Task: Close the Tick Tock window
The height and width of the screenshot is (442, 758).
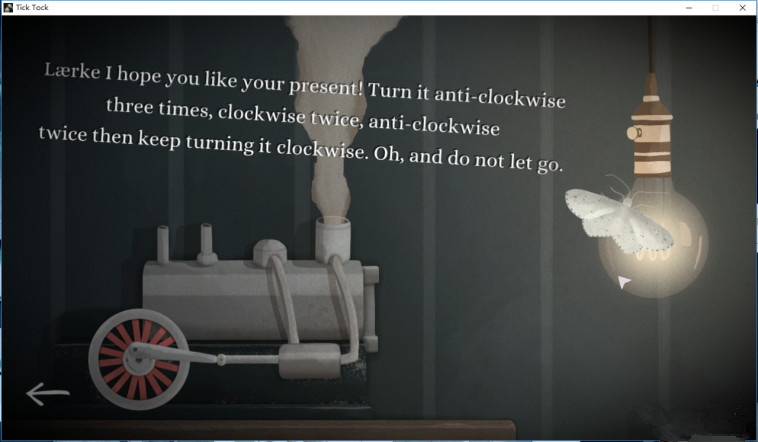Action: pos(741,7)
